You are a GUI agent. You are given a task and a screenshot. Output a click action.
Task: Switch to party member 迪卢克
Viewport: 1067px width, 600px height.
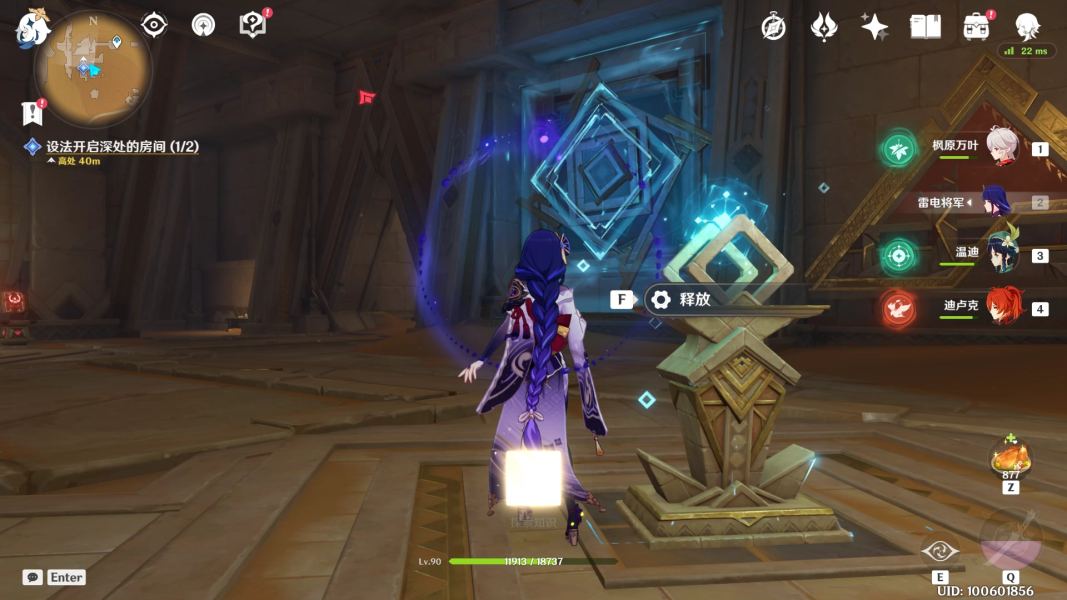coord(1001,307)
